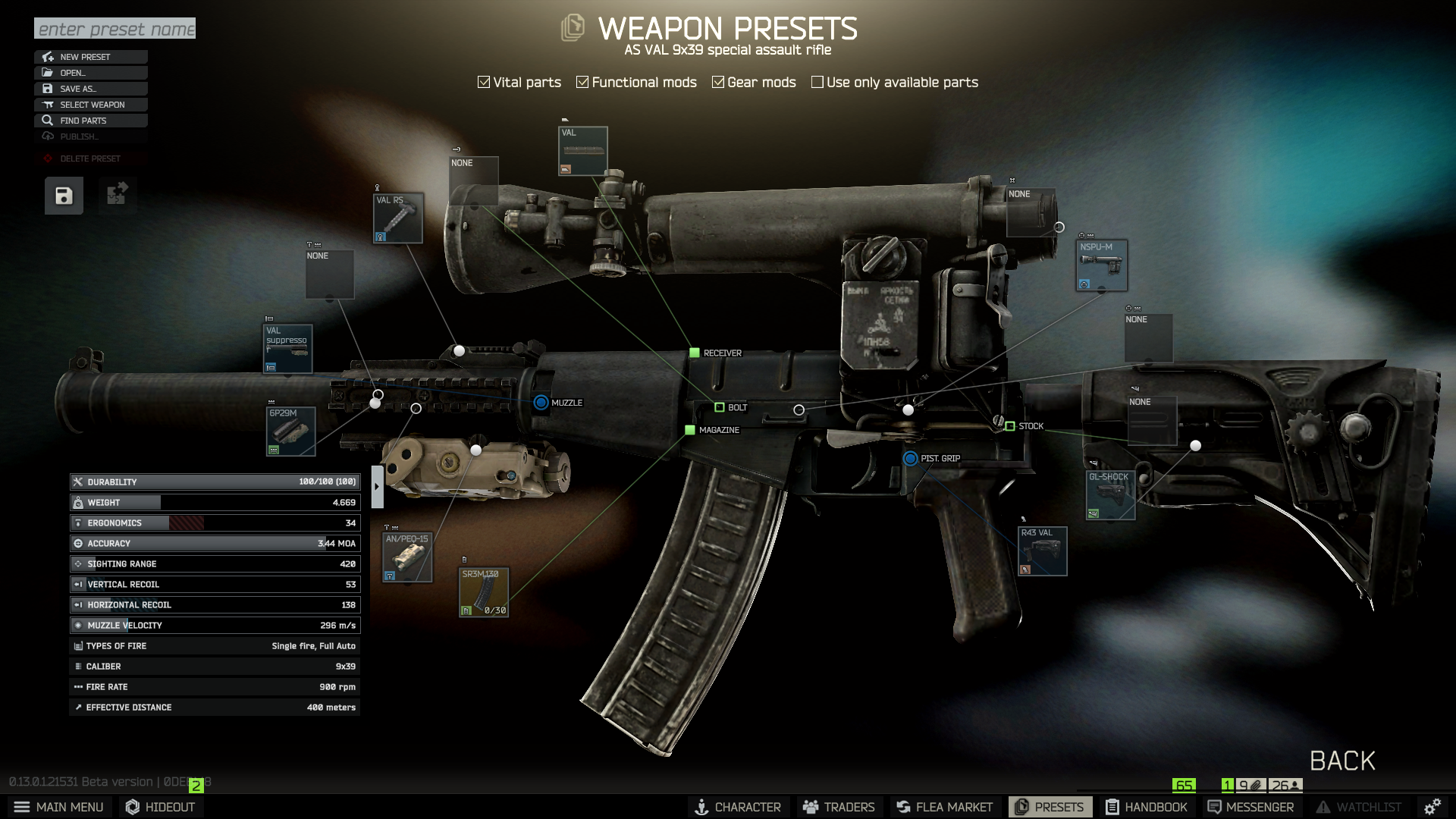Disable the Functional mods checkbox

click(x=582, y=81)
